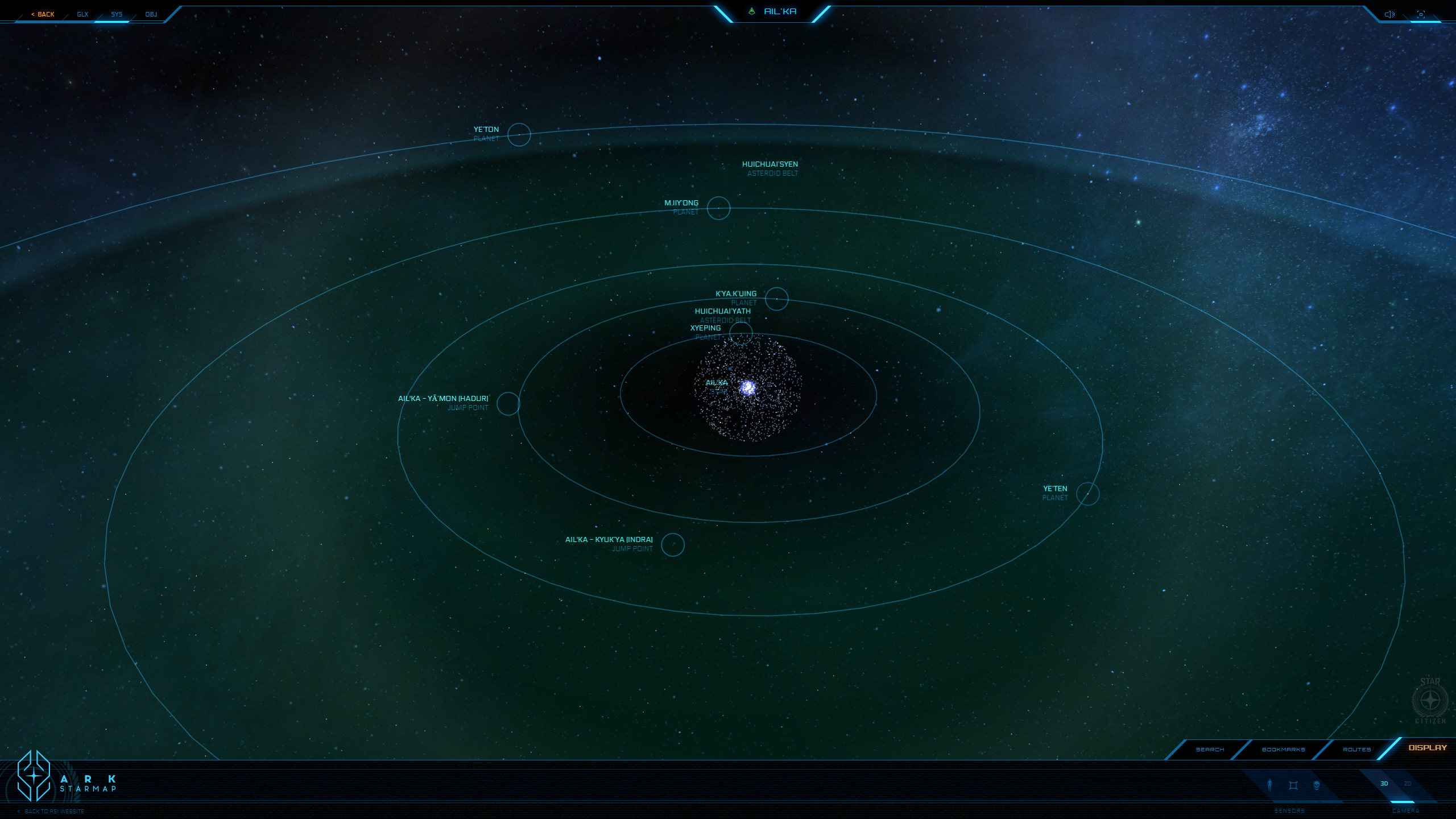Set camera mode to 3D

(1384, 784)
